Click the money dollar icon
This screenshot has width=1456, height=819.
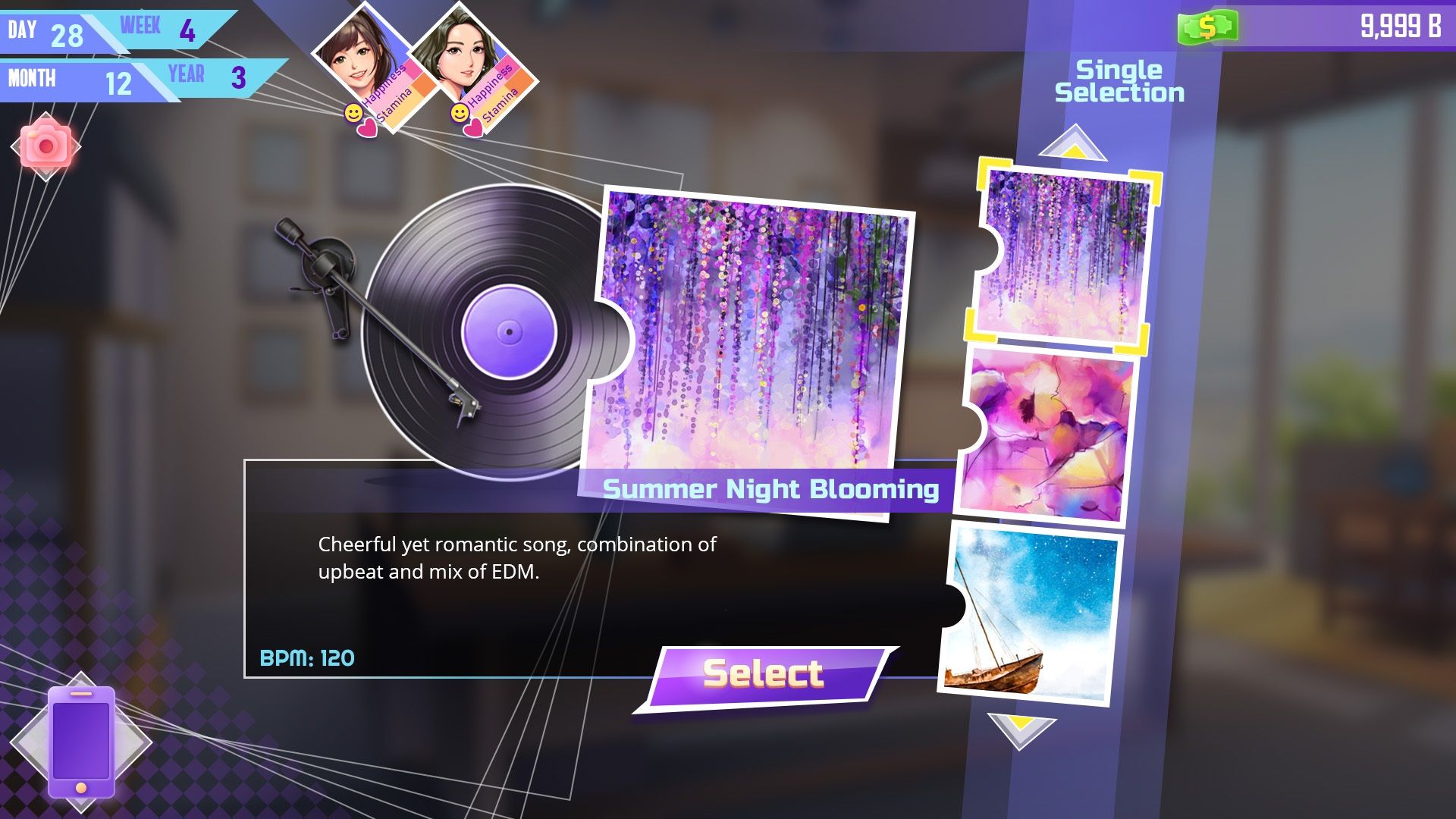1210,27
